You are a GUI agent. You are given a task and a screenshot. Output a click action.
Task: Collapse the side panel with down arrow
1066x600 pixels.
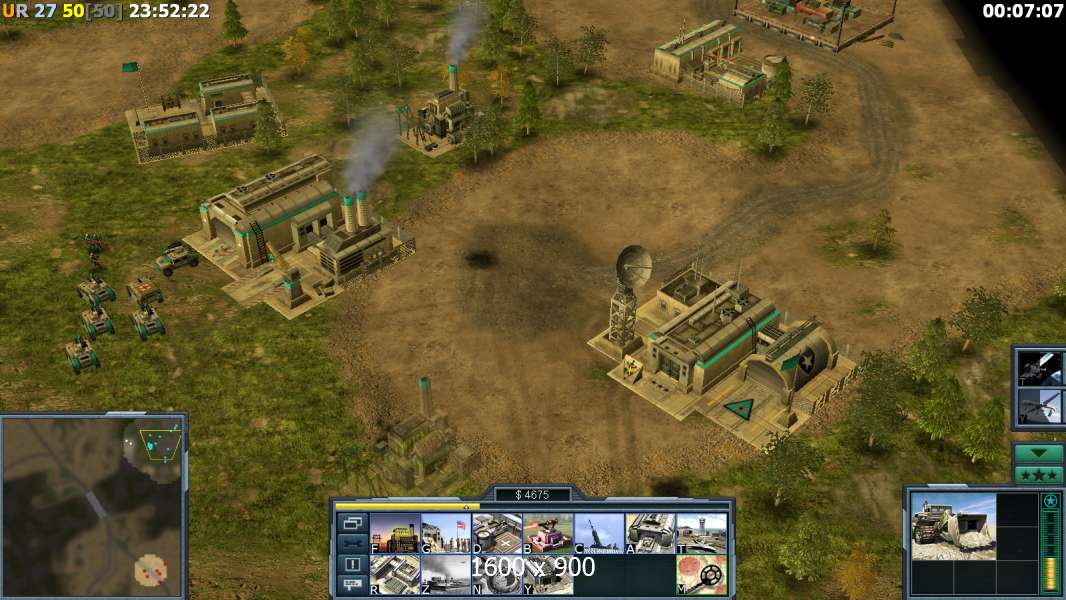[1039, 453]
